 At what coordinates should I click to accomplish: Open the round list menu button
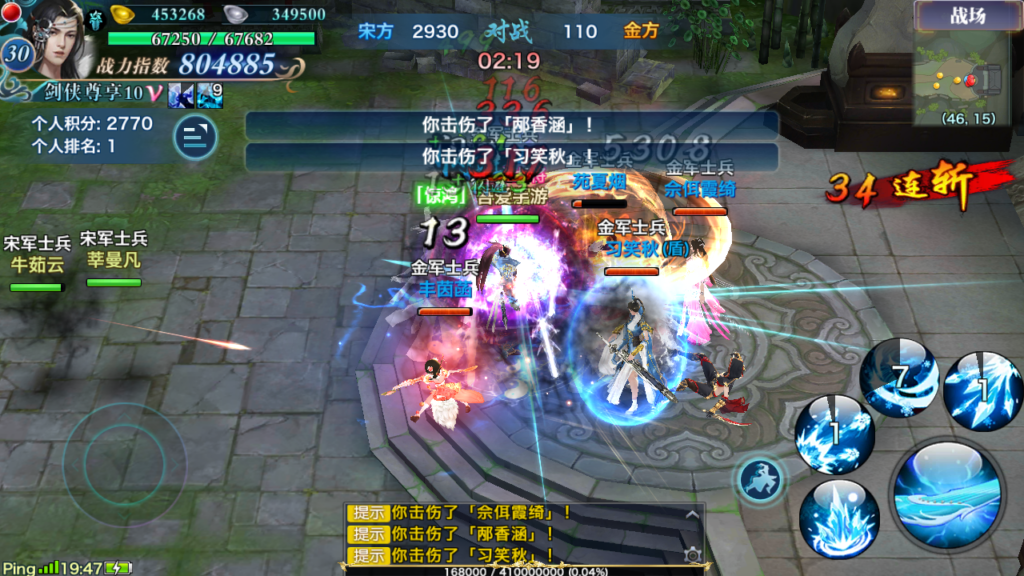(195, 137)
